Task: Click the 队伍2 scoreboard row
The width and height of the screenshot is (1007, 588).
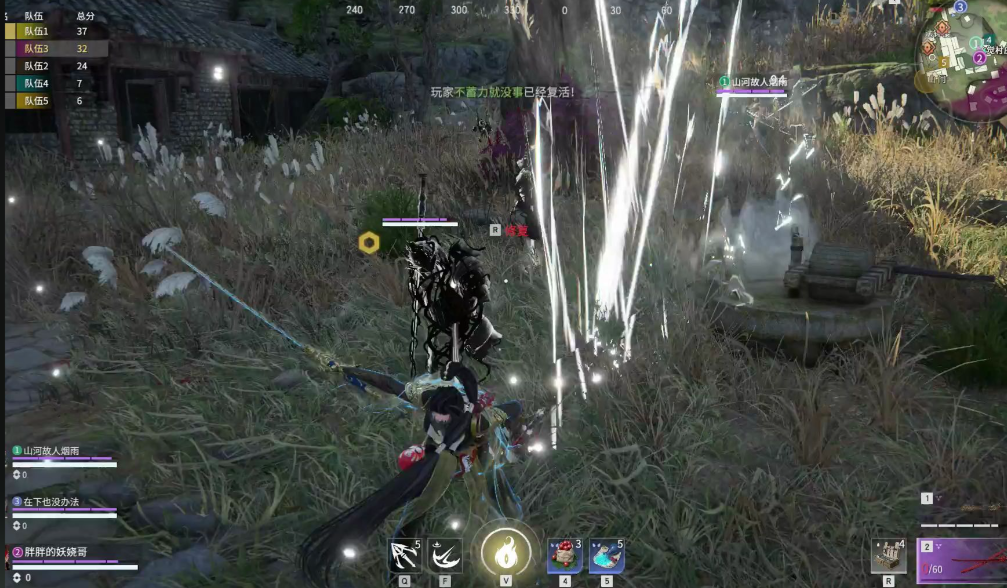Action: pos(50,66)
